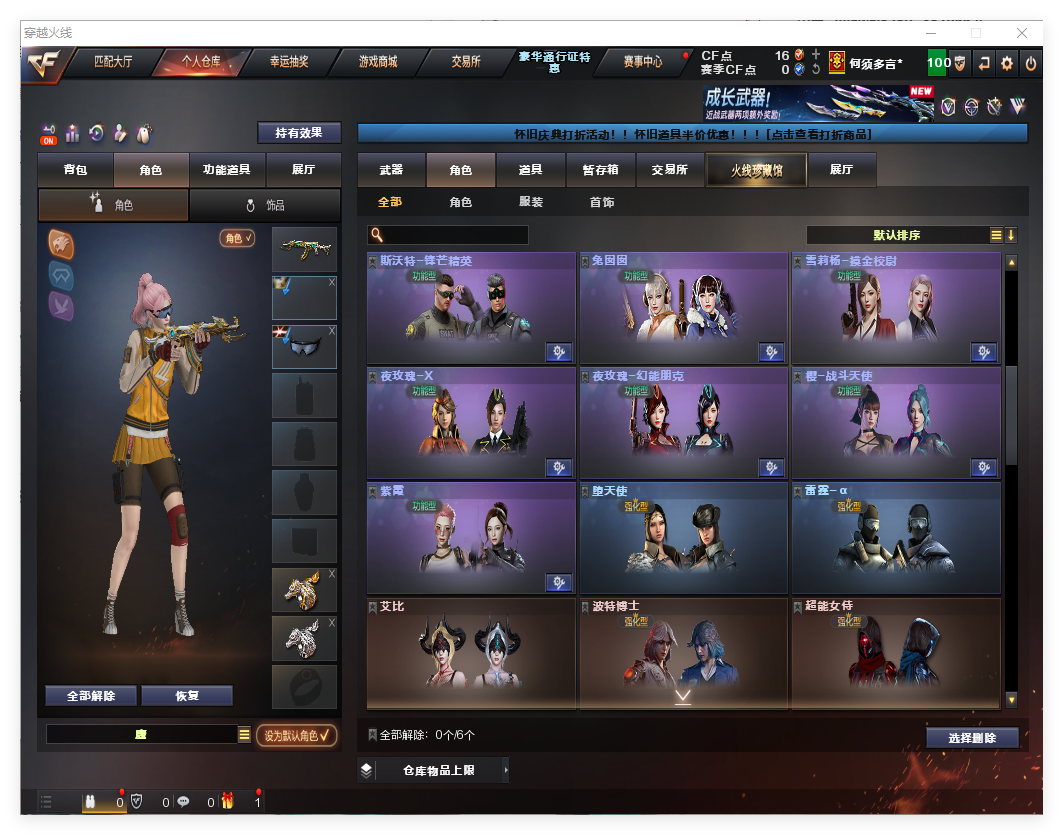Screen dimensions: 1063x835
Task: Click the 选择删除 button
Action: click(971, 738)
